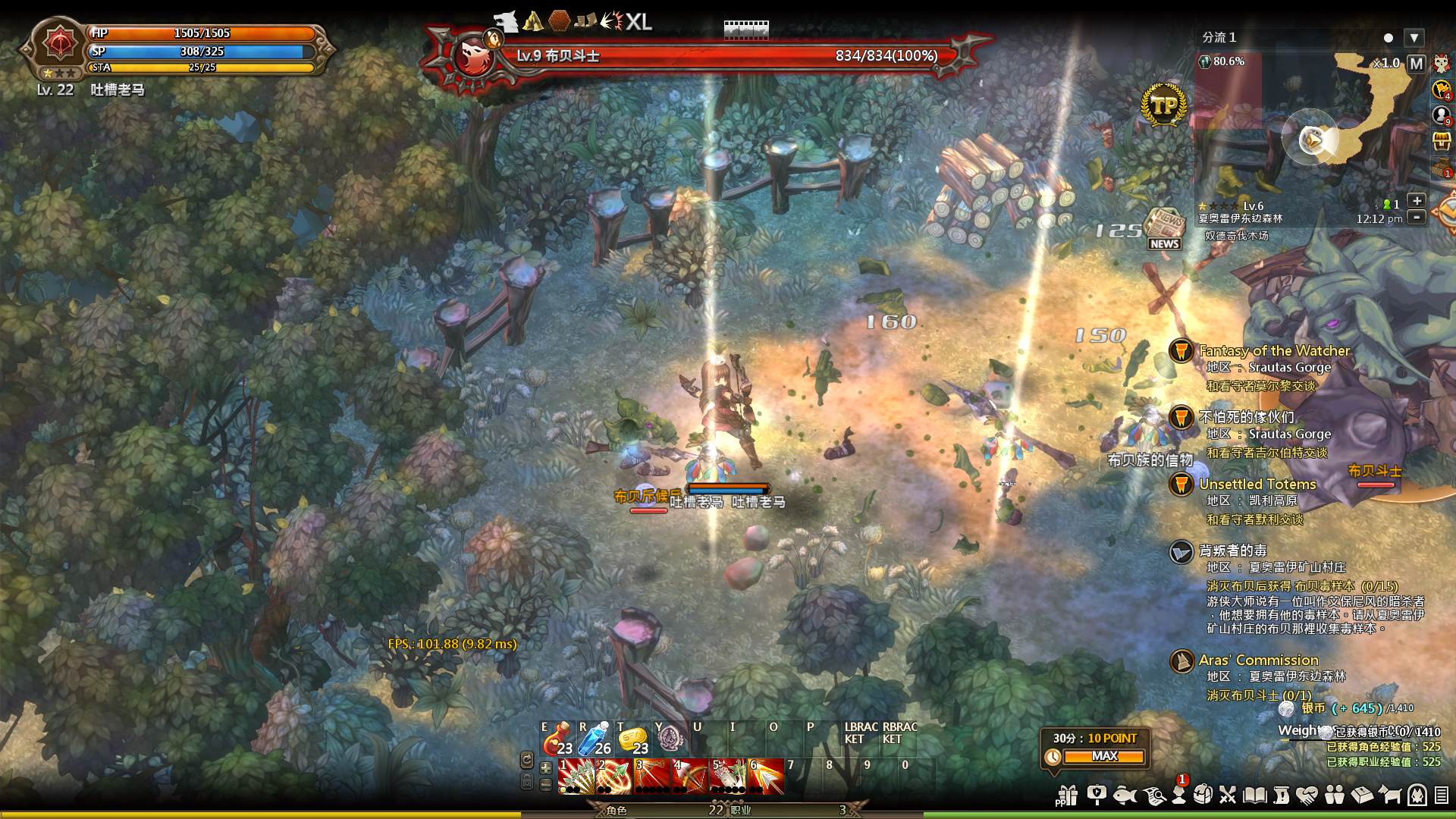The image size is (1456, 819).
Task: Zoom in the minimap with plus button
Action: click(1416, 201)
